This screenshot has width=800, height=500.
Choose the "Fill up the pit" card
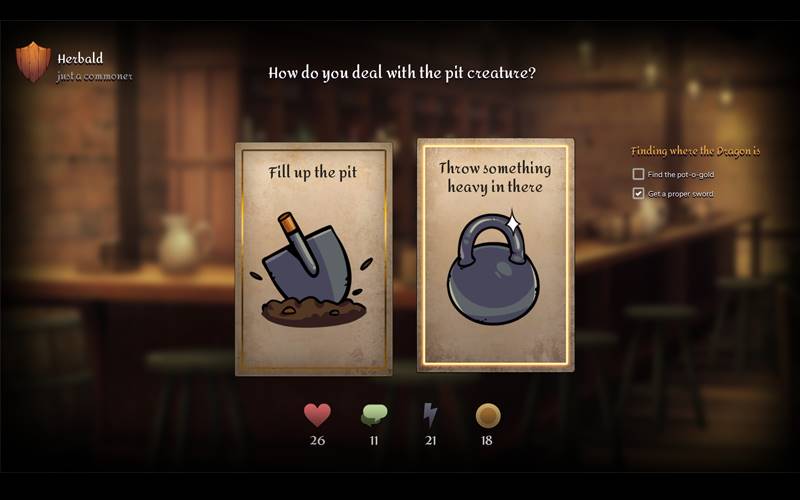313,259
